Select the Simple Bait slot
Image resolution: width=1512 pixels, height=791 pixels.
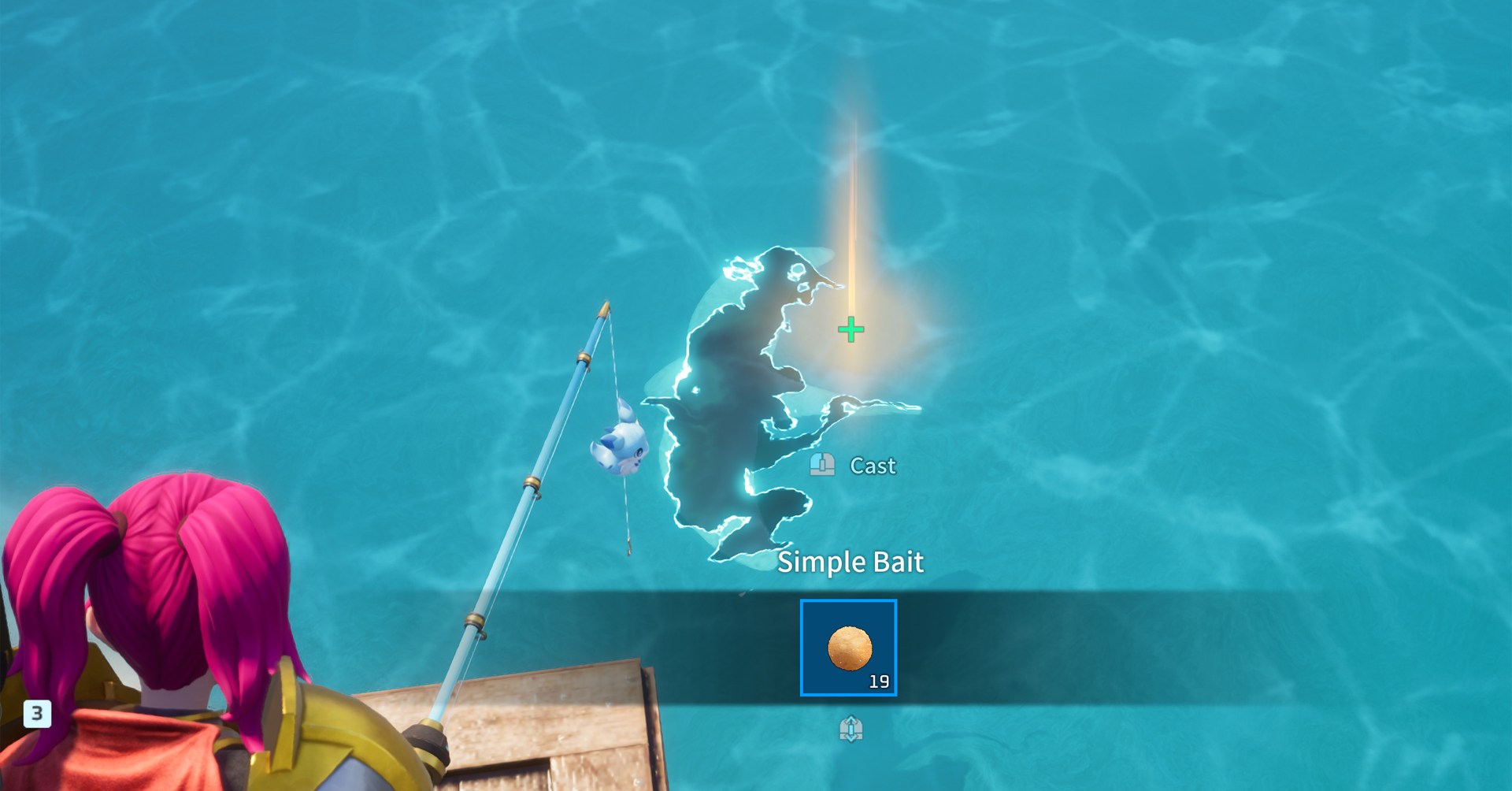[x=848, y=648]
